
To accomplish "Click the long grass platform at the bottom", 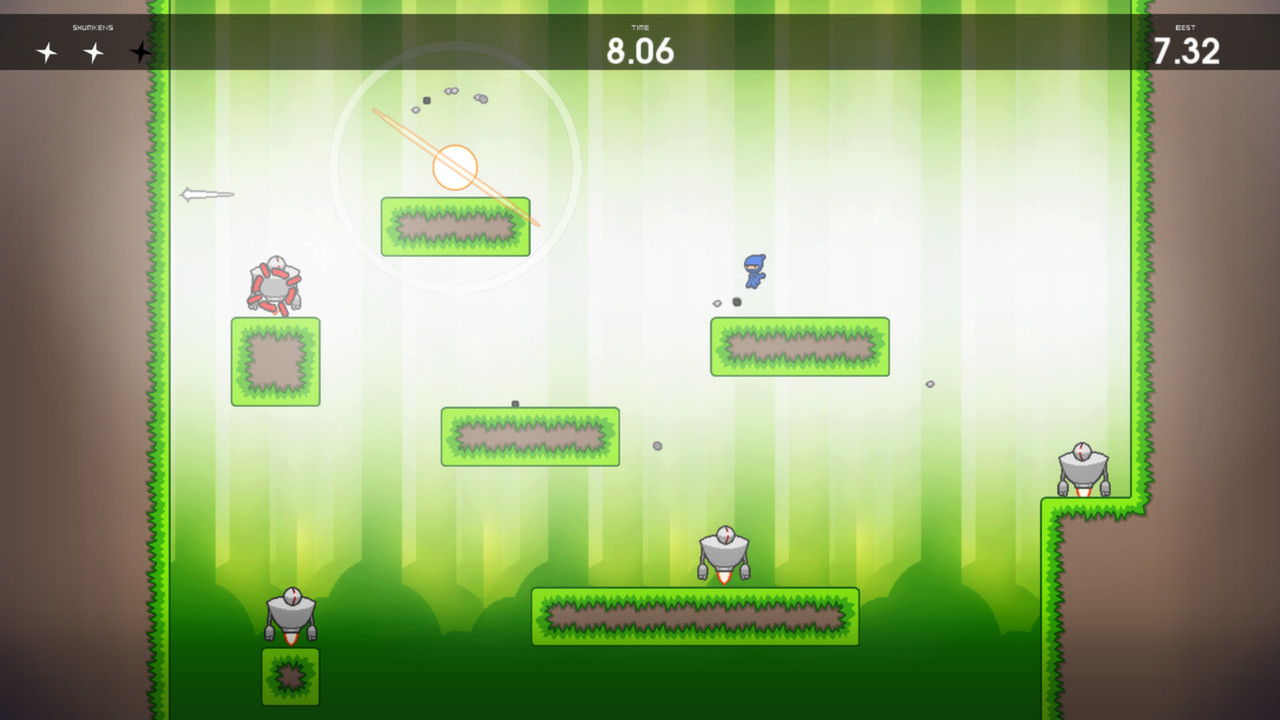I will (x=695, y=616).
